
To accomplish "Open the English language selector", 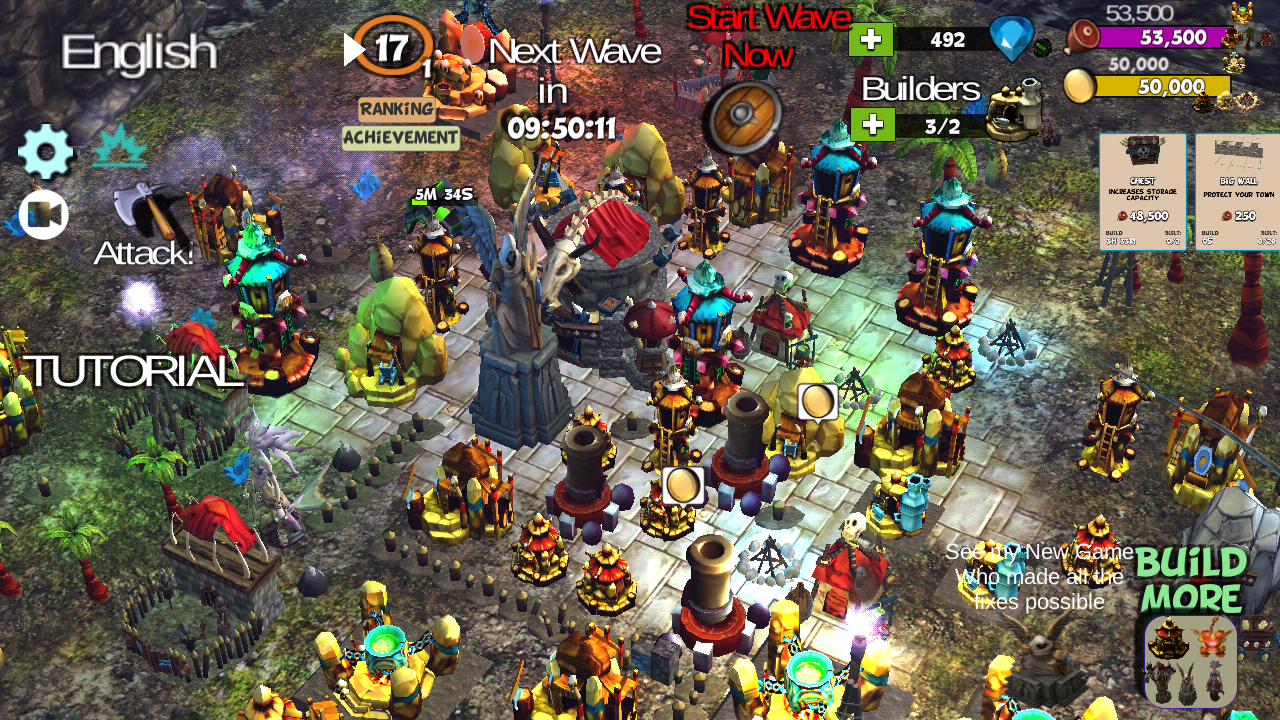I will (139, 54).
